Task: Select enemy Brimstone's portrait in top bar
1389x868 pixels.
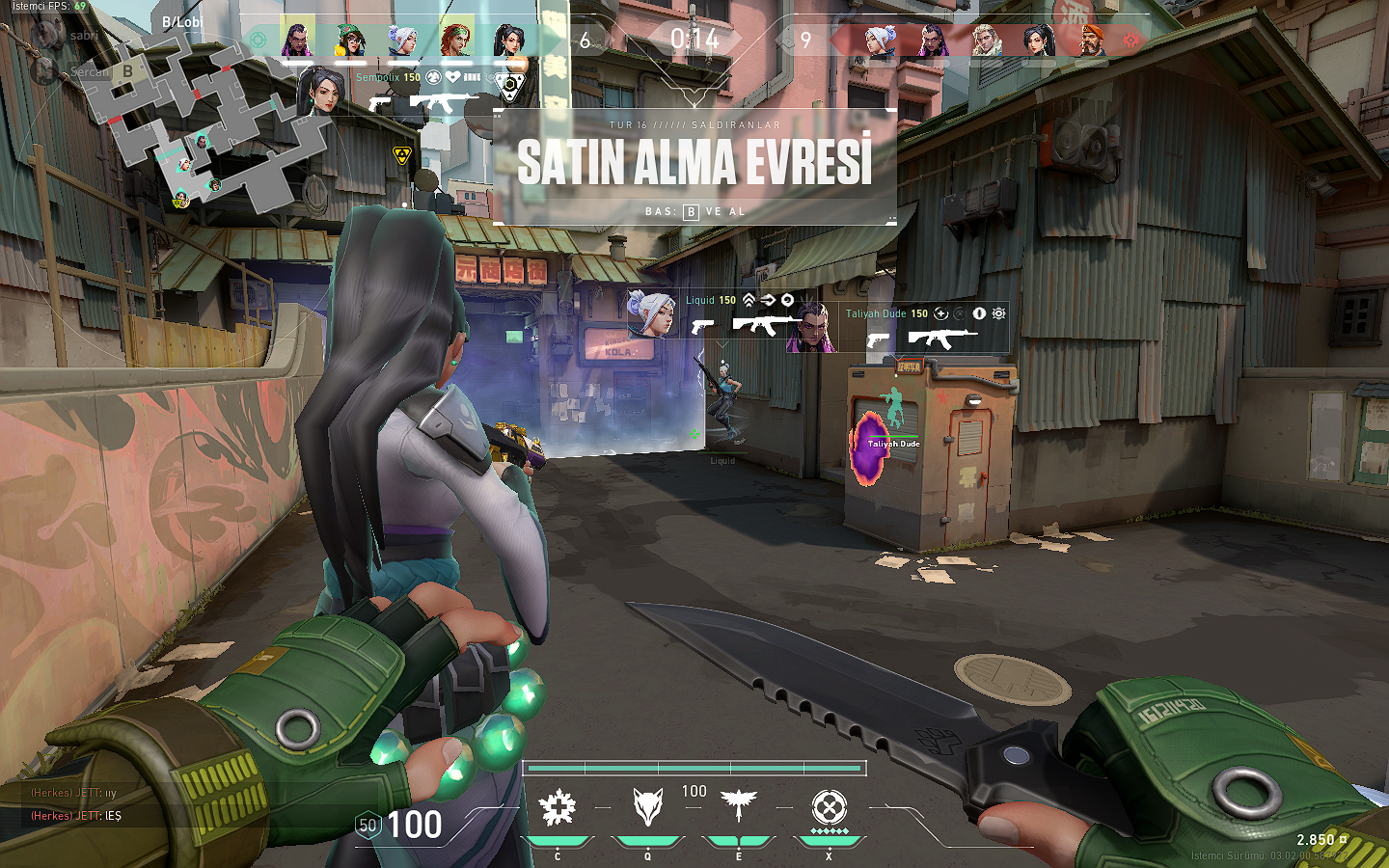Action: point(1091,41)
